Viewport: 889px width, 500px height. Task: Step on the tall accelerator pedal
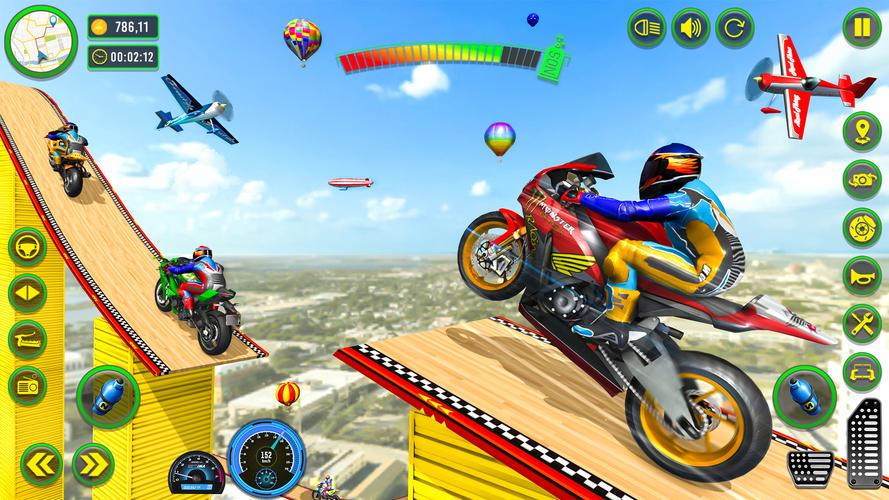862,438
